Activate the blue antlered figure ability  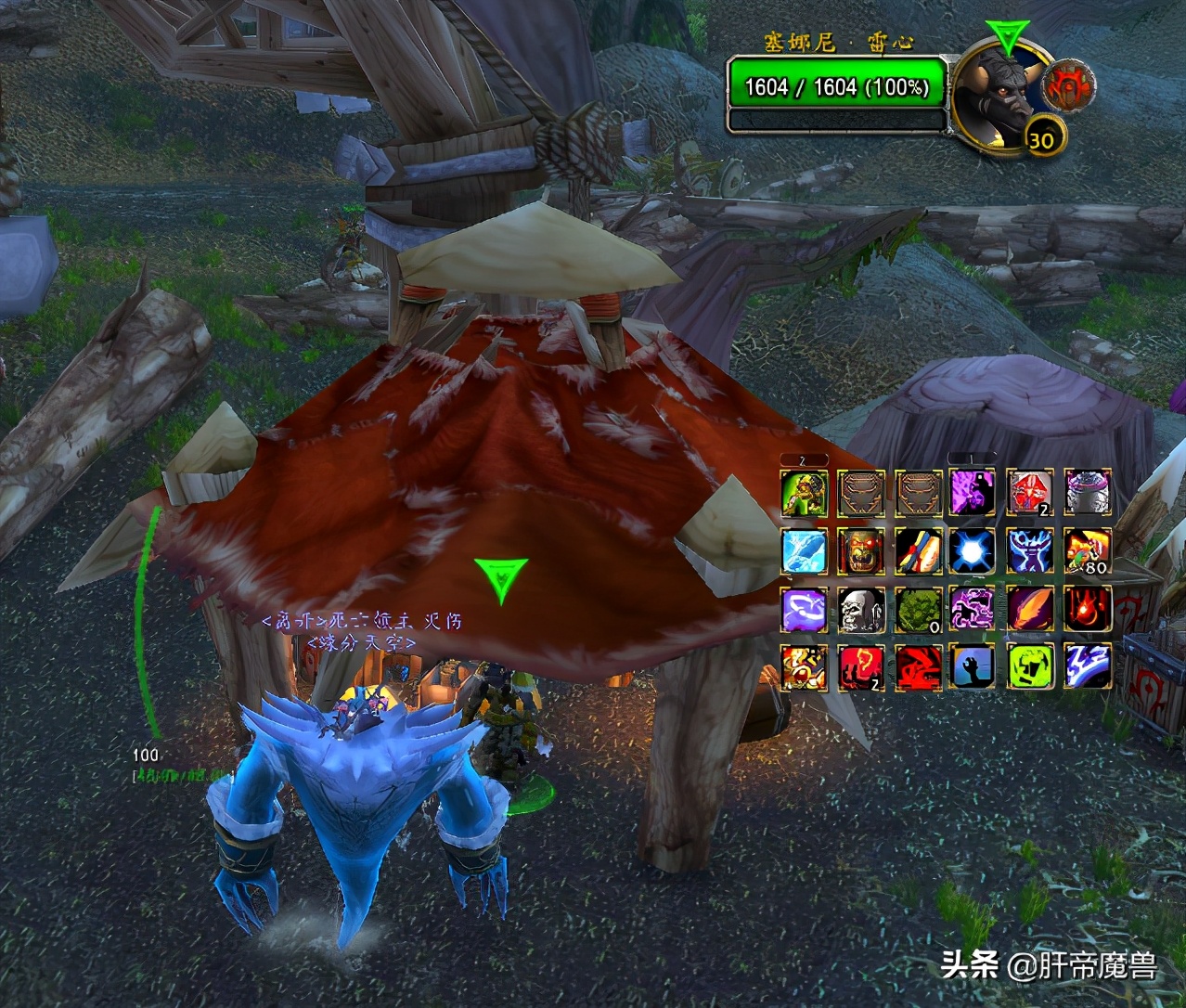tap(1029, 550)
